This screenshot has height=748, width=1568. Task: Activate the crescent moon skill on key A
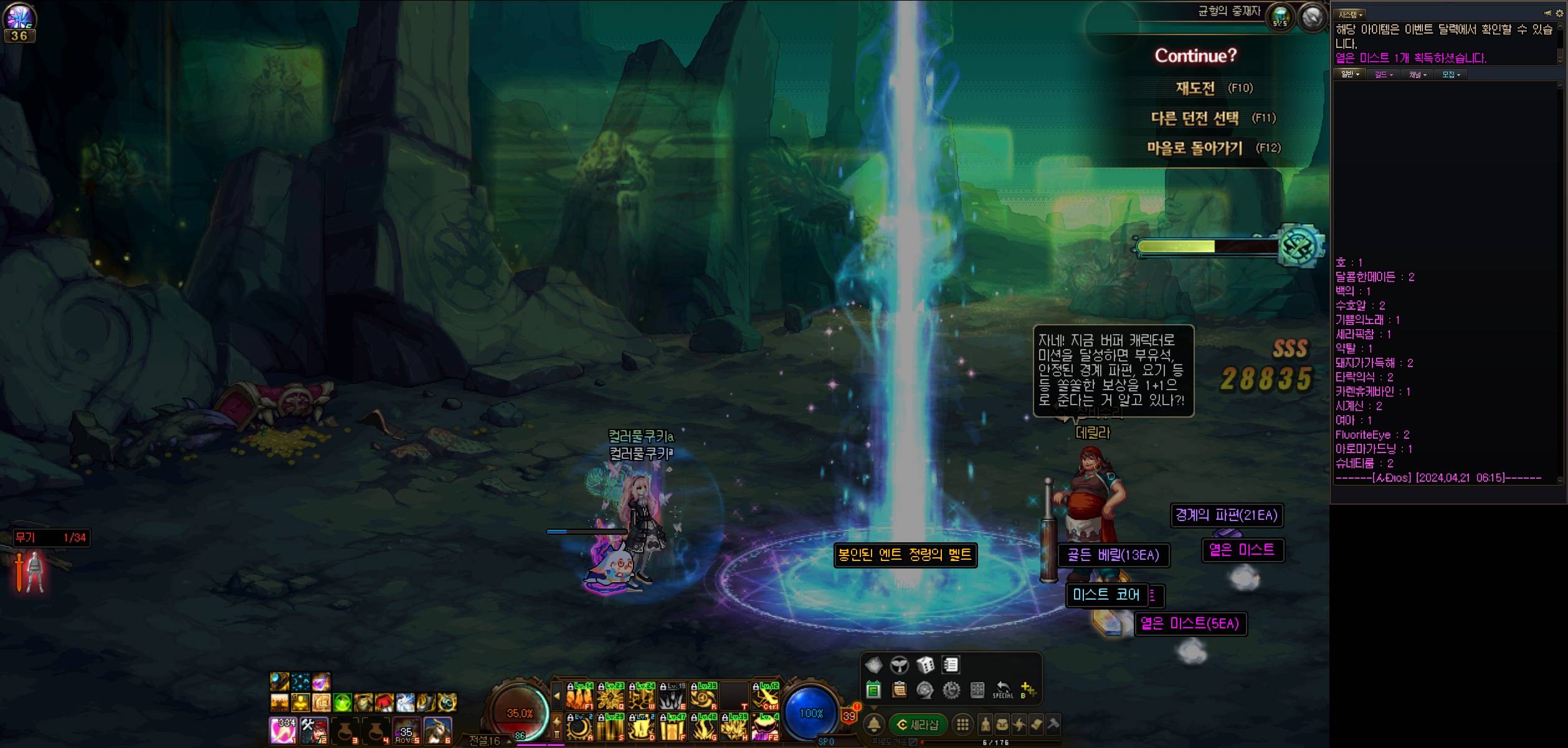579,727
